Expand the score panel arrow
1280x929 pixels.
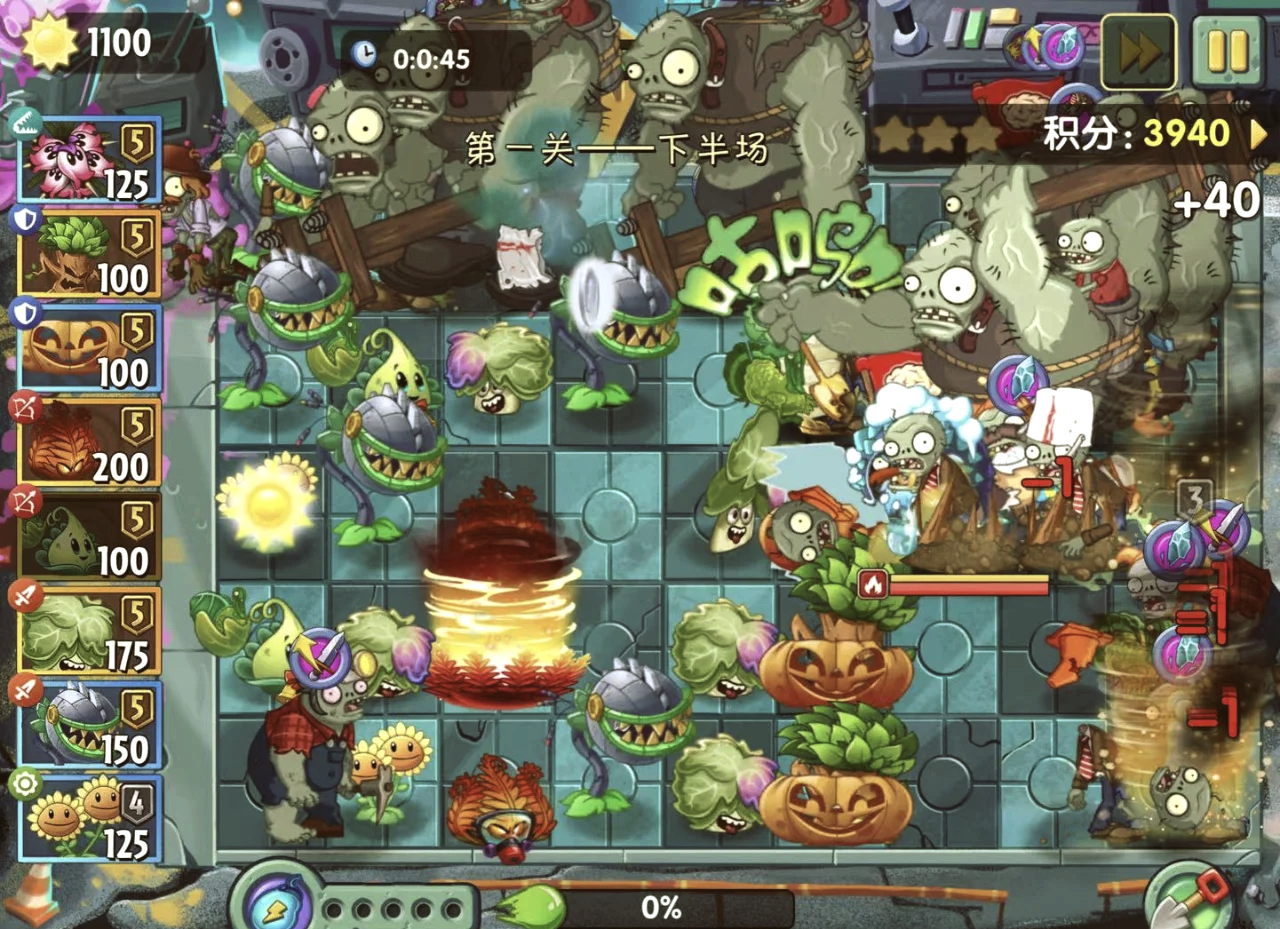point(1259,133)
